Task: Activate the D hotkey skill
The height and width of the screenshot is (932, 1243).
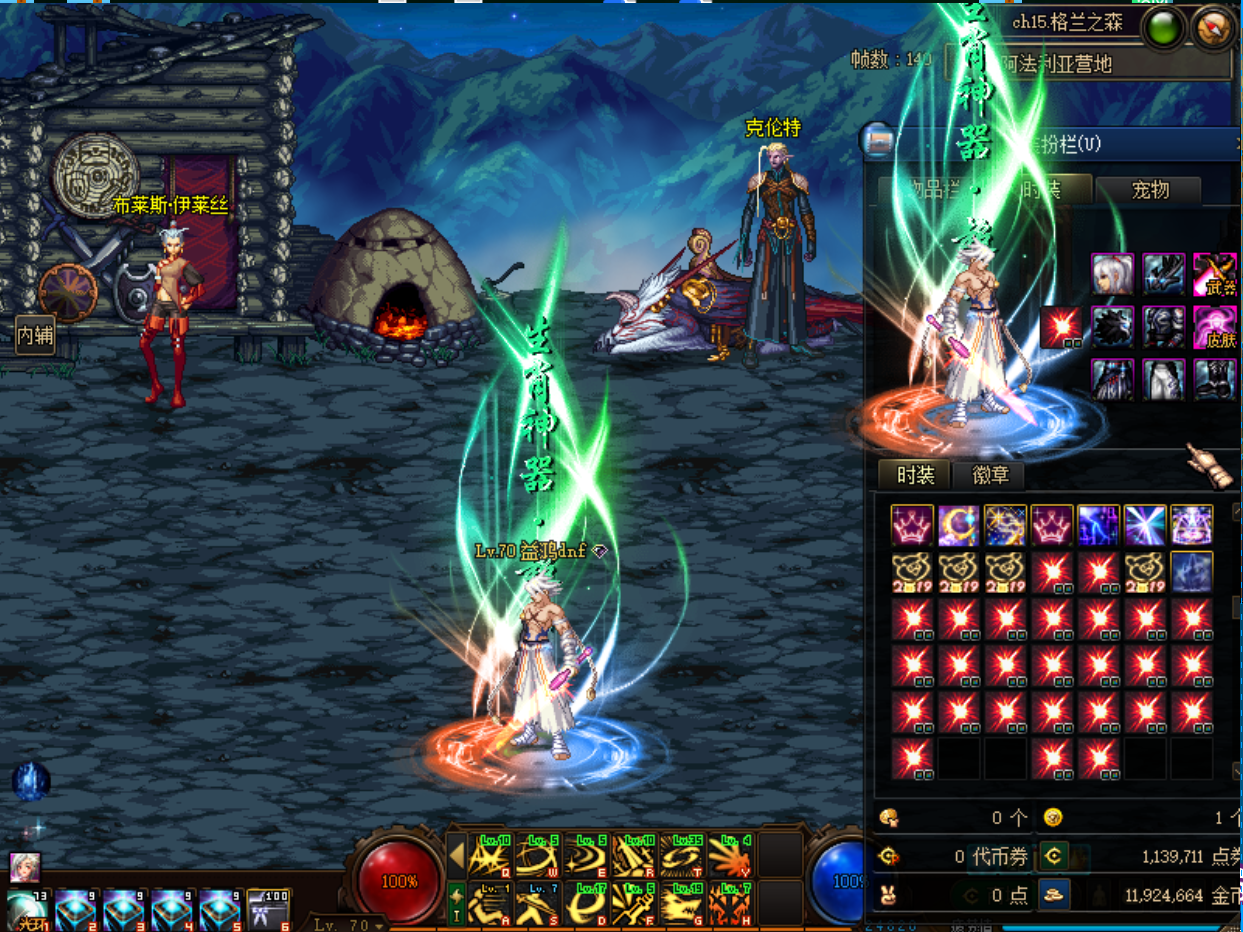Action: (586, 904)
